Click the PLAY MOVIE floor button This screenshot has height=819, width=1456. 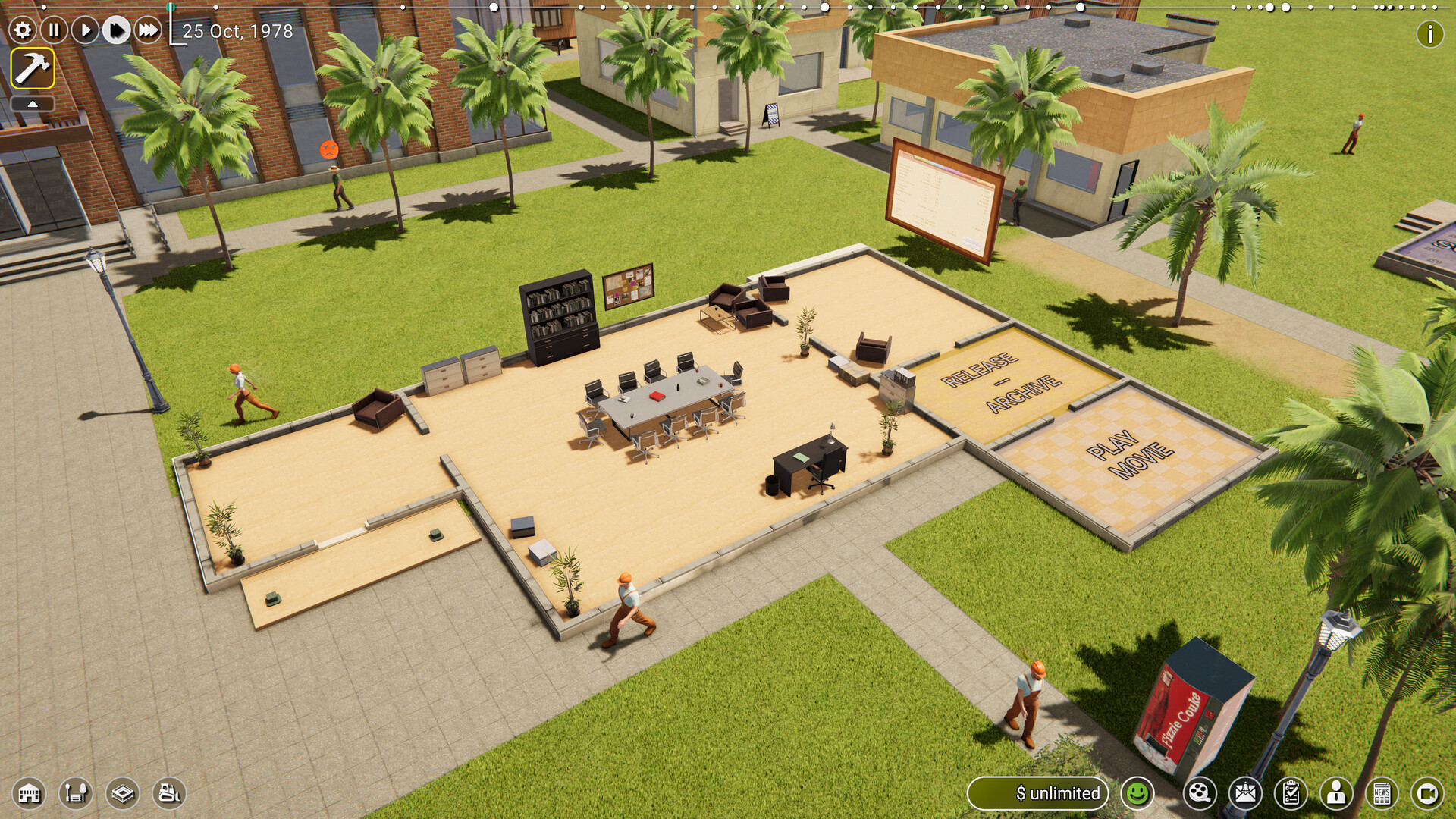[x=1129, y=455]
